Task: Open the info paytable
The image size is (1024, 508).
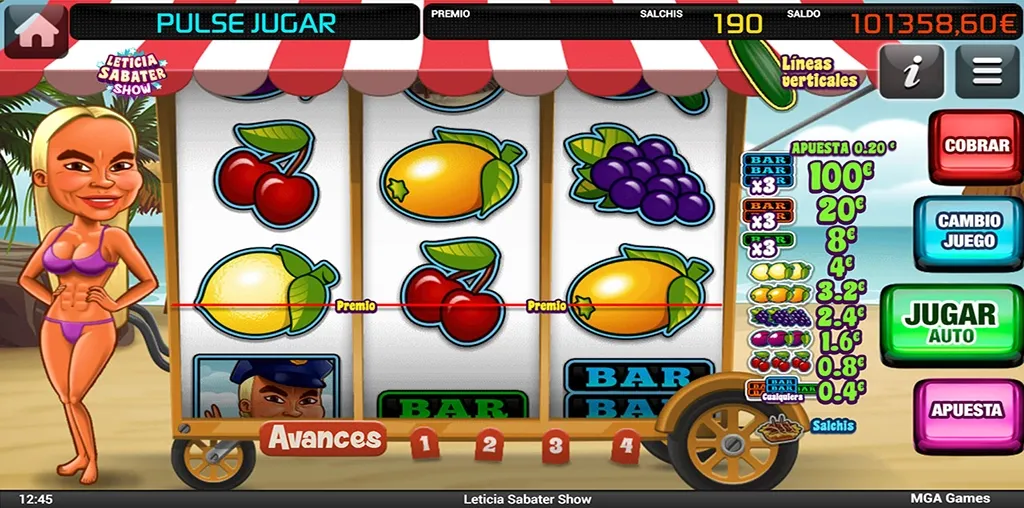Action: point(911,72)
